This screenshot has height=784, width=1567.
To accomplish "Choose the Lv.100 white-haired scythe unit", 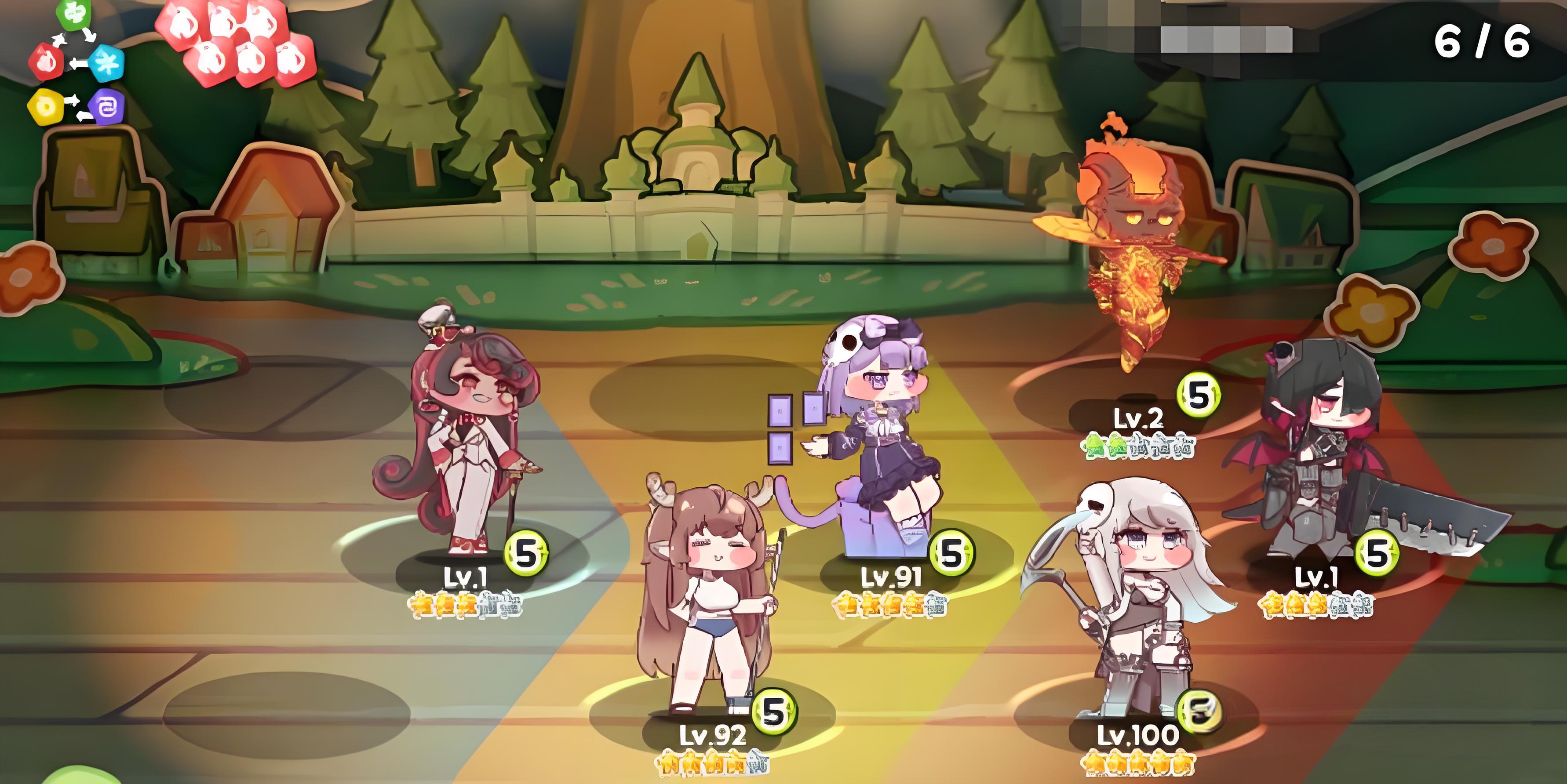I will click(x=1131, y=602).
